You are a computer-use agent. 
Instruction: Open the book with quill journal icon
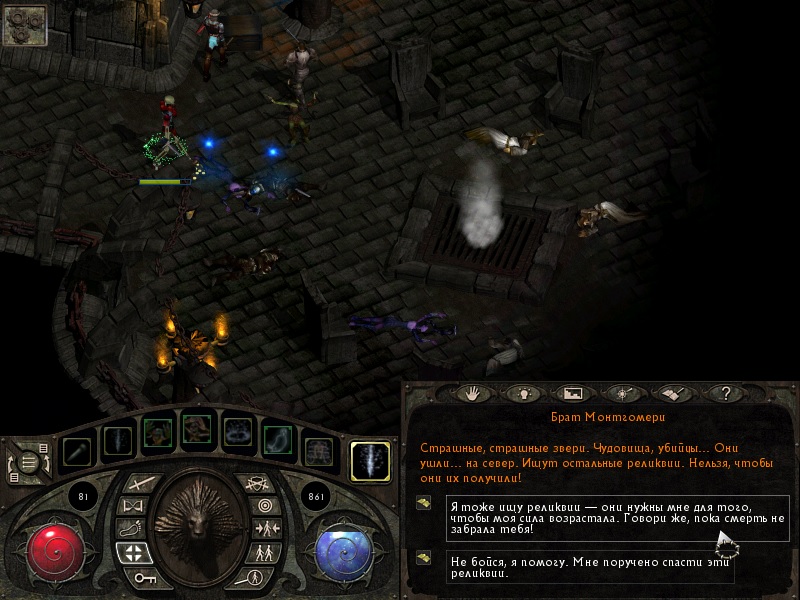674,394
